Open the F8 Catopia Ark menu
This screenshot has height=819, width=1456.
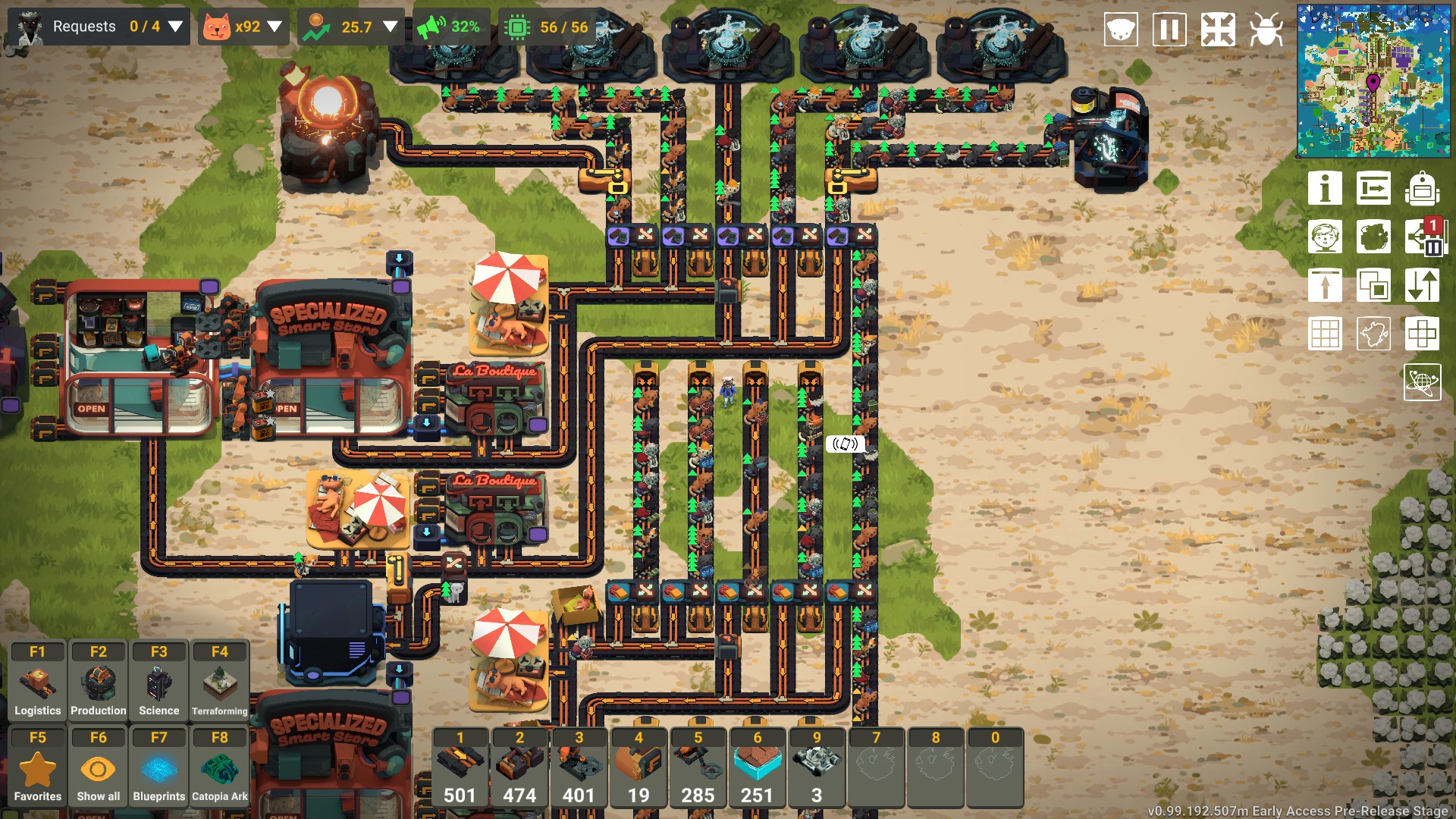coord(219,764)
